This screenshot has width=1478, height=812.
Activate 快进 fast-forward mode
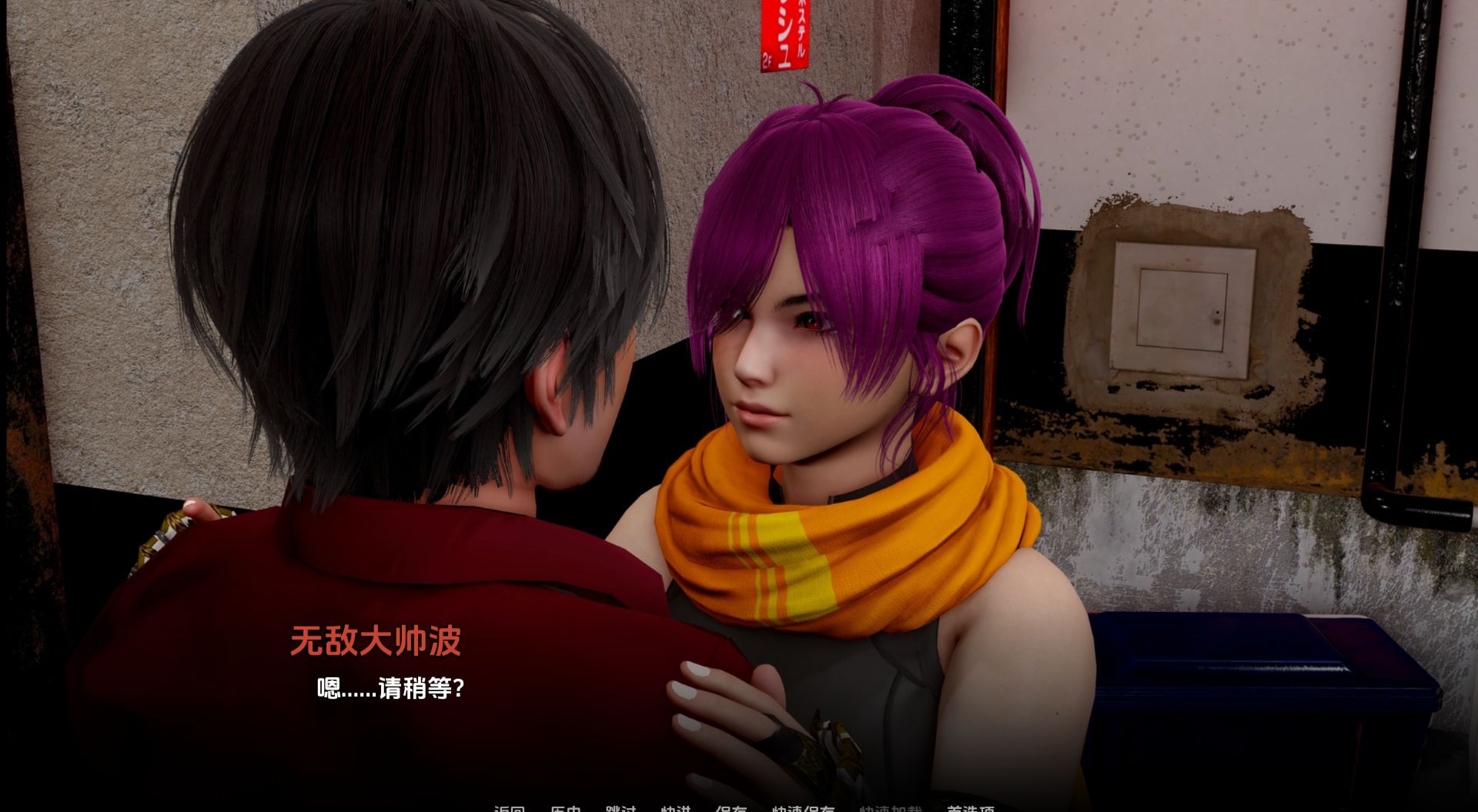[676, 807]
